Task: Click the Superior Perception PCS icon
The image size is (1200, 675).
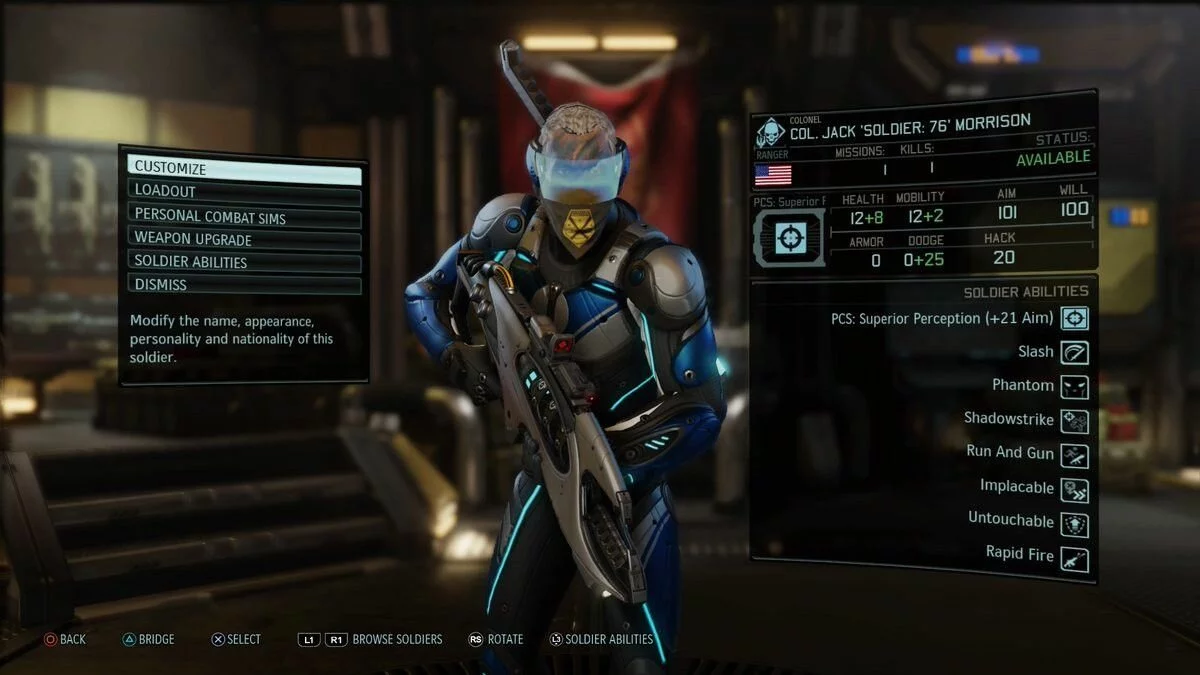Action: pos(1075,319)
